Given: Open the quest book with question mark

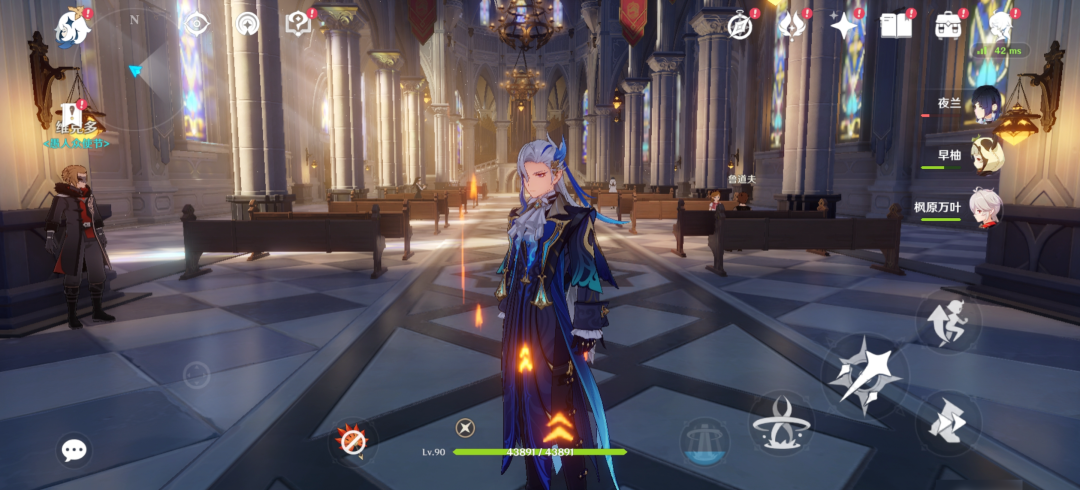Looking at the screenshot, I should click(298, 24).
